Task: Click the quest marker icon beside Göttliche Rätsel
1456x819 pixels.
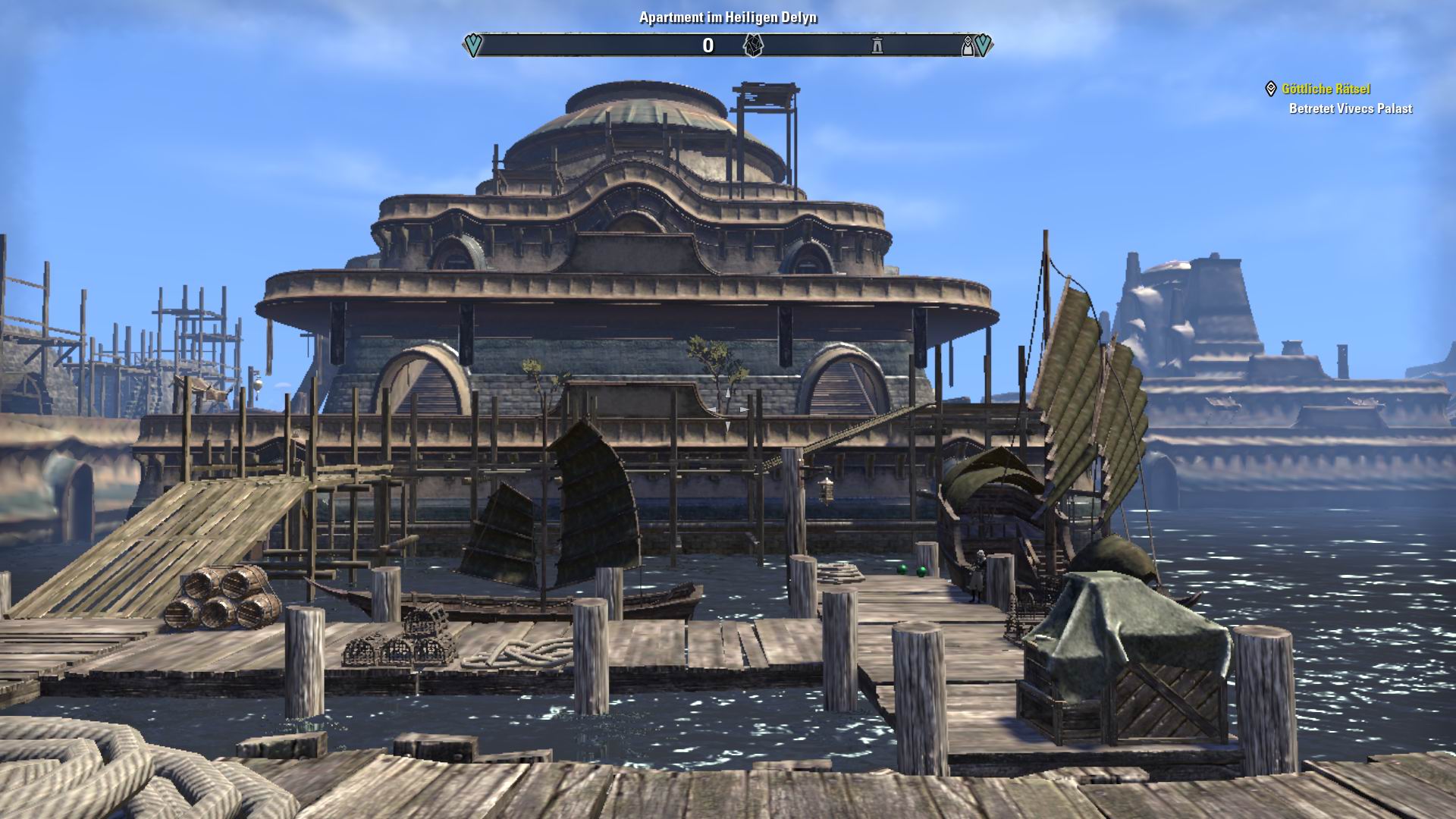Action: coord(1272,89)
